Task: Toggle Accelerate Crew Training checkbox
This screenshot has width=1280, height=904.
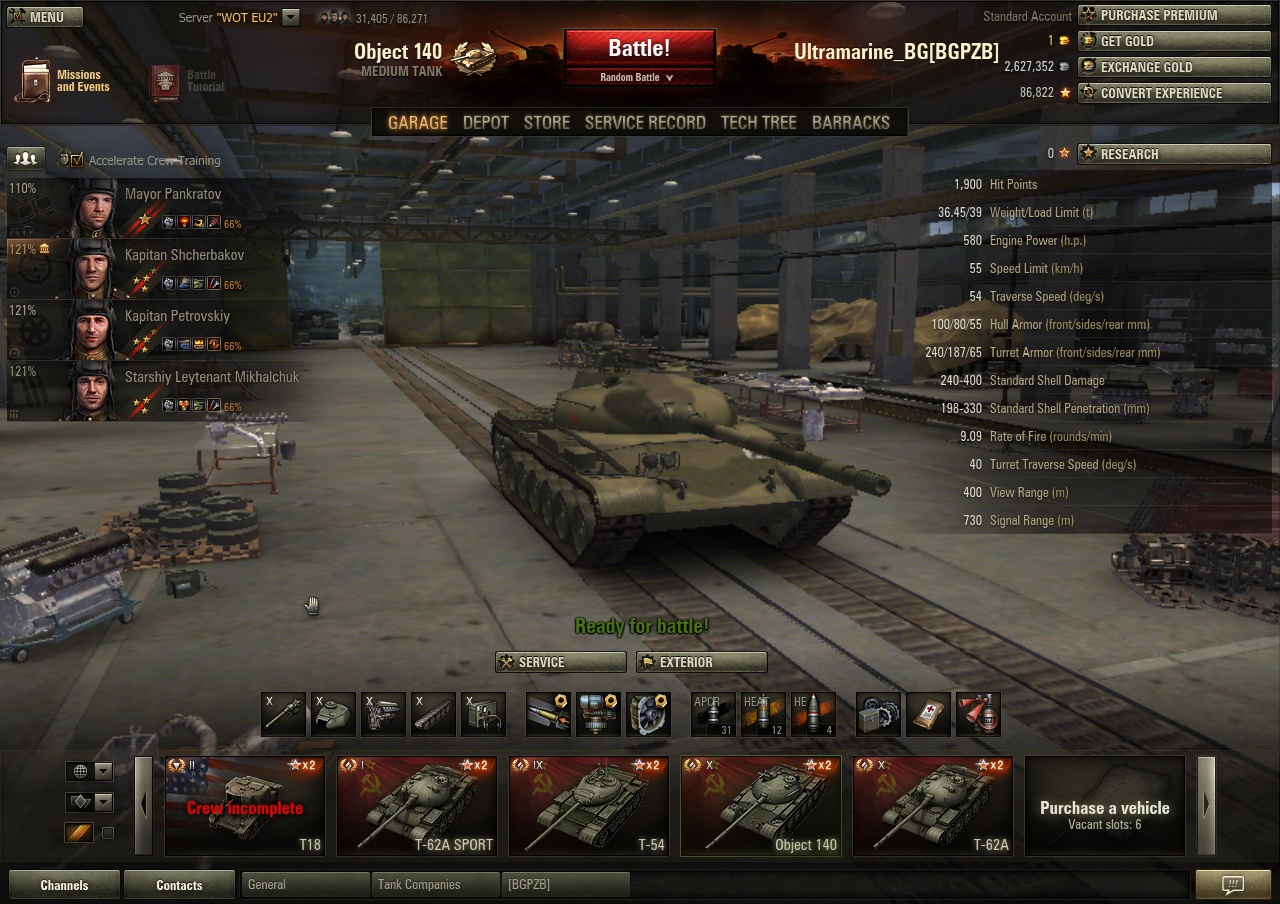Action: (x=77, y=160)
